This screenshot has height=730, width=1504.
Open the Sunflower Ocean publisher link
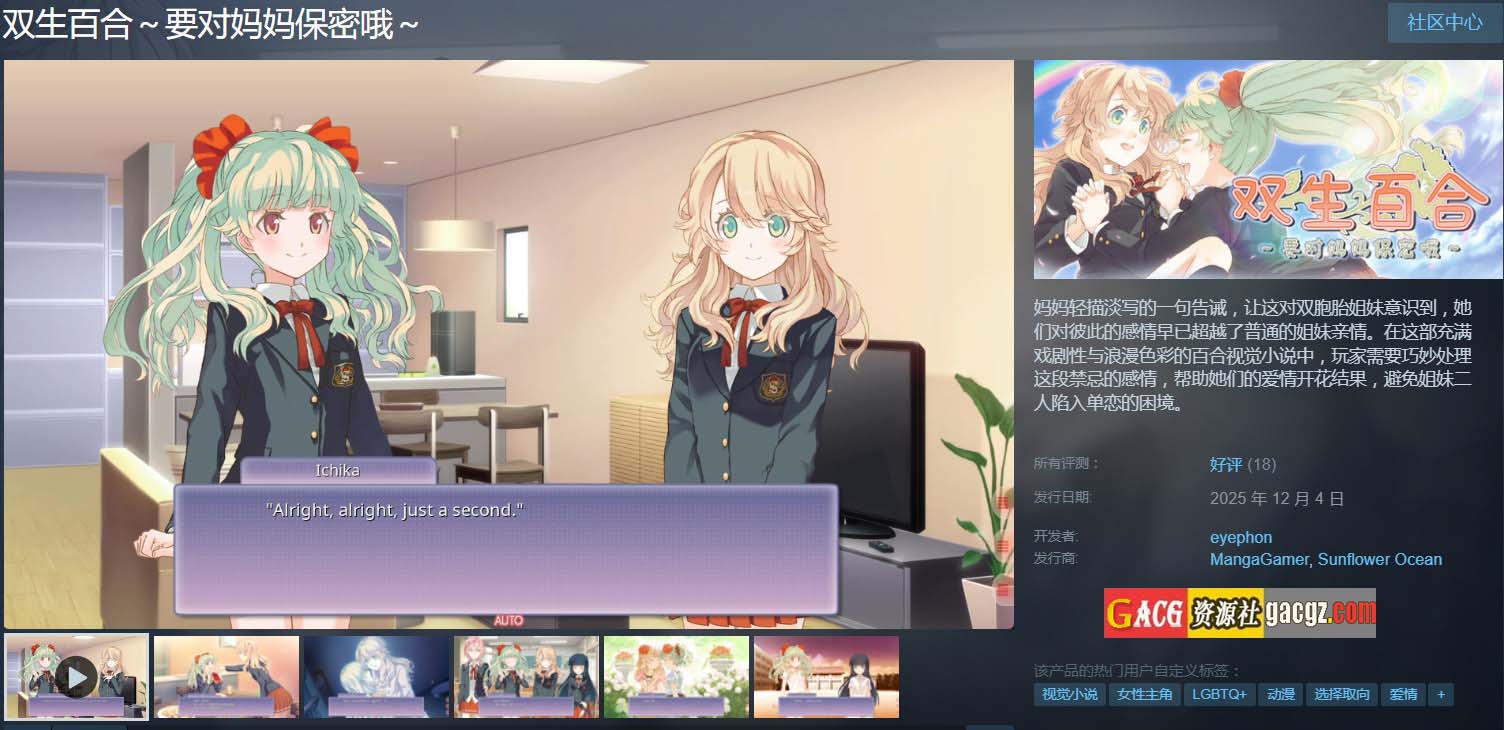click(1380, 559)
